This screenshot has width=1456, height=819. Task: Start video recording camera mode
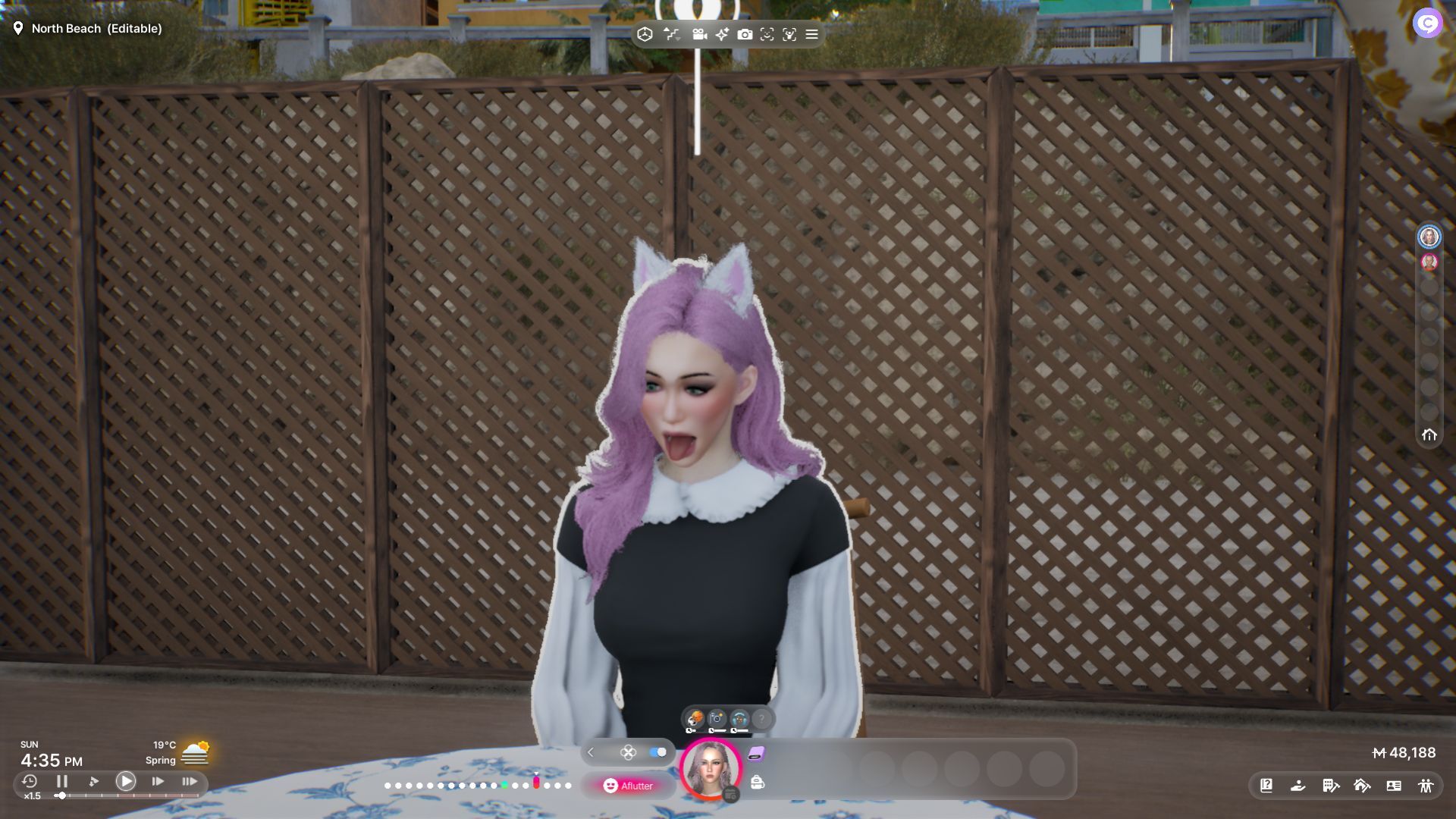699,34
